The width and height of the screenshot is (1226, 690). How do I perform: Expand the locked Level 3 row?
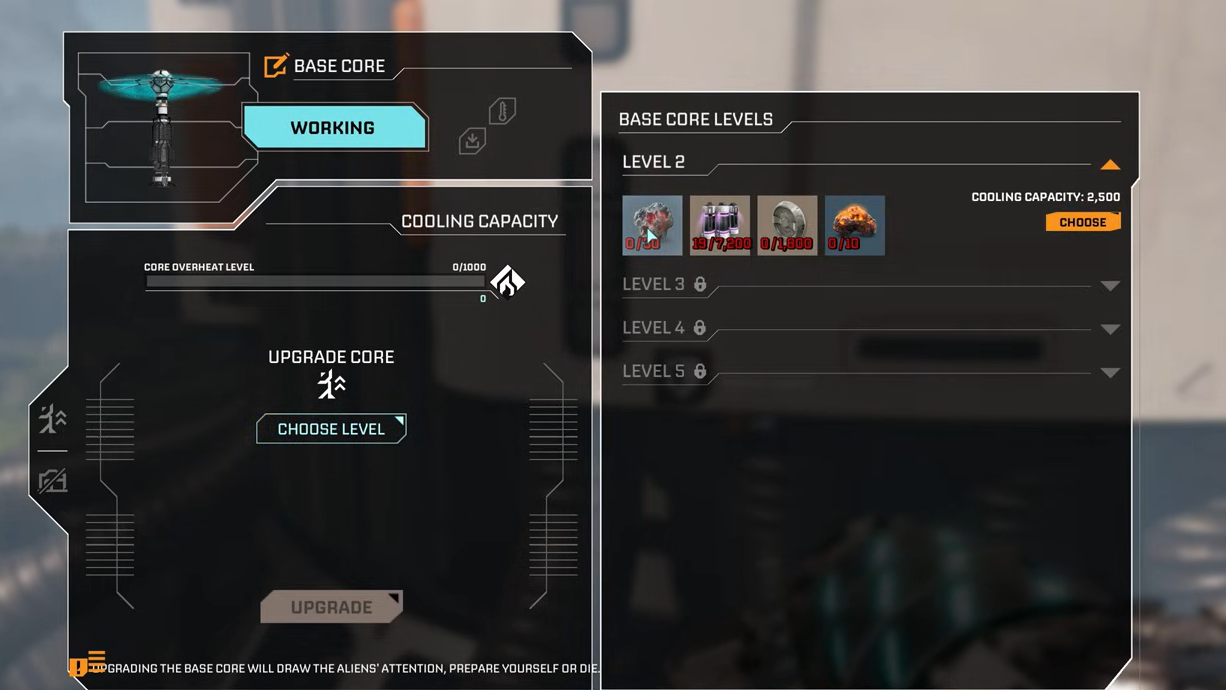1109,286
